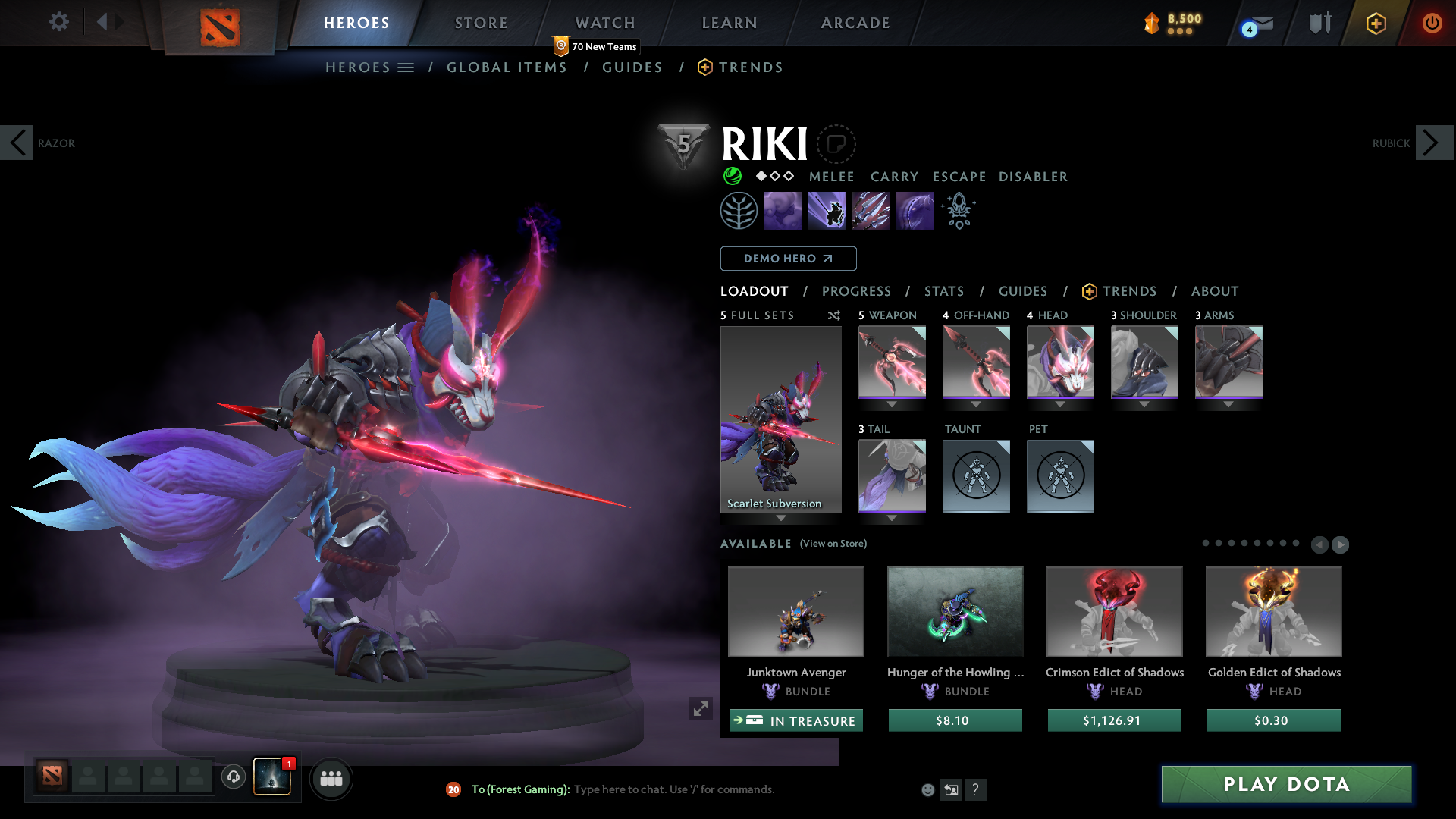Open the About section for Riki
Viewport: 1456px width, 819px height.
pos(1215,291)
